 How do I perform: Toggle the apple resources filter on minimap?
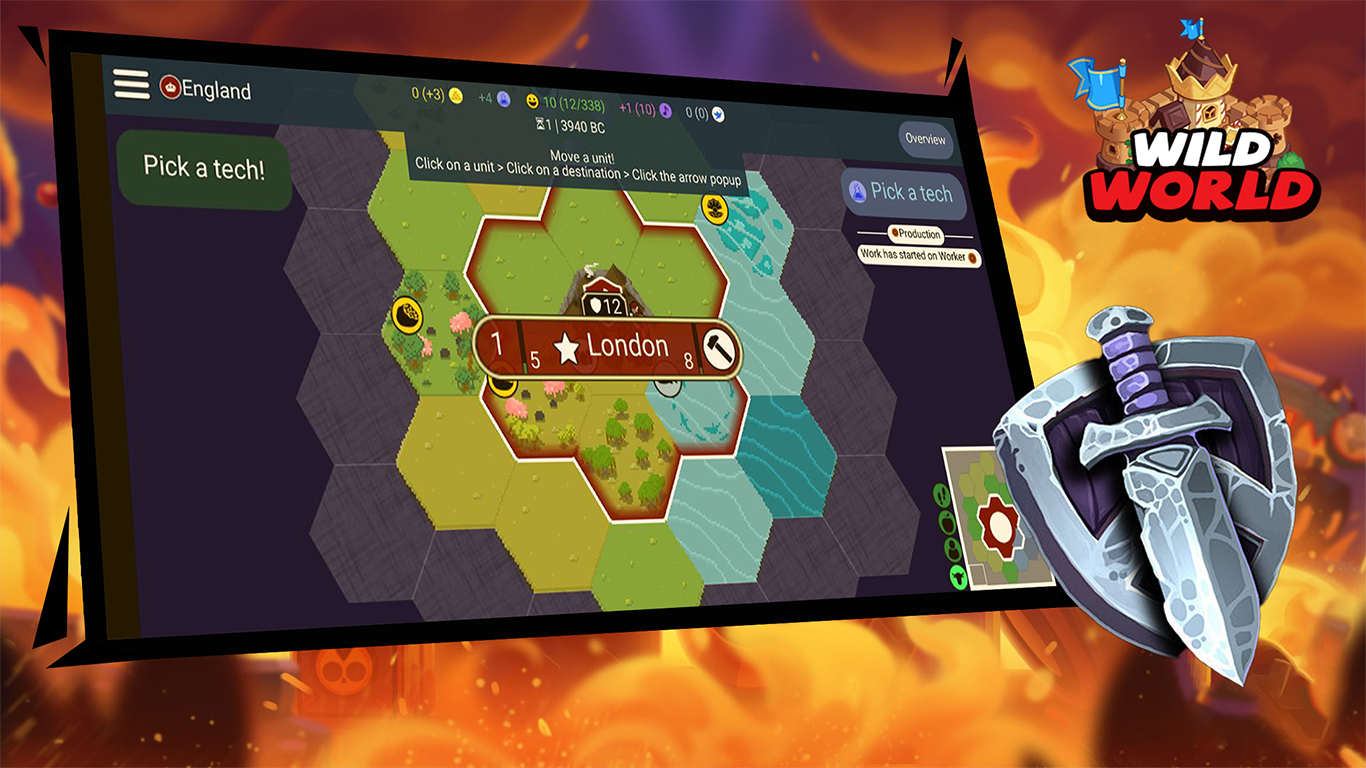pos(948,521)
